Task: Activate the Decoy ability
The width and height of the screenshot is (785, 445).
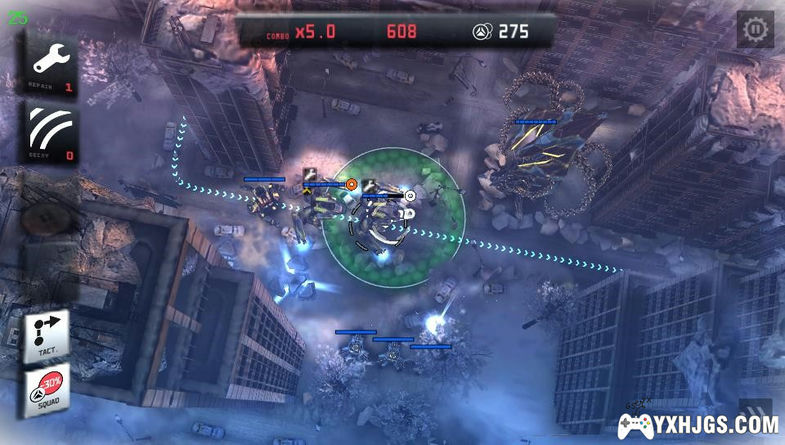Action: pyautogui.click(x=50, y=131)
